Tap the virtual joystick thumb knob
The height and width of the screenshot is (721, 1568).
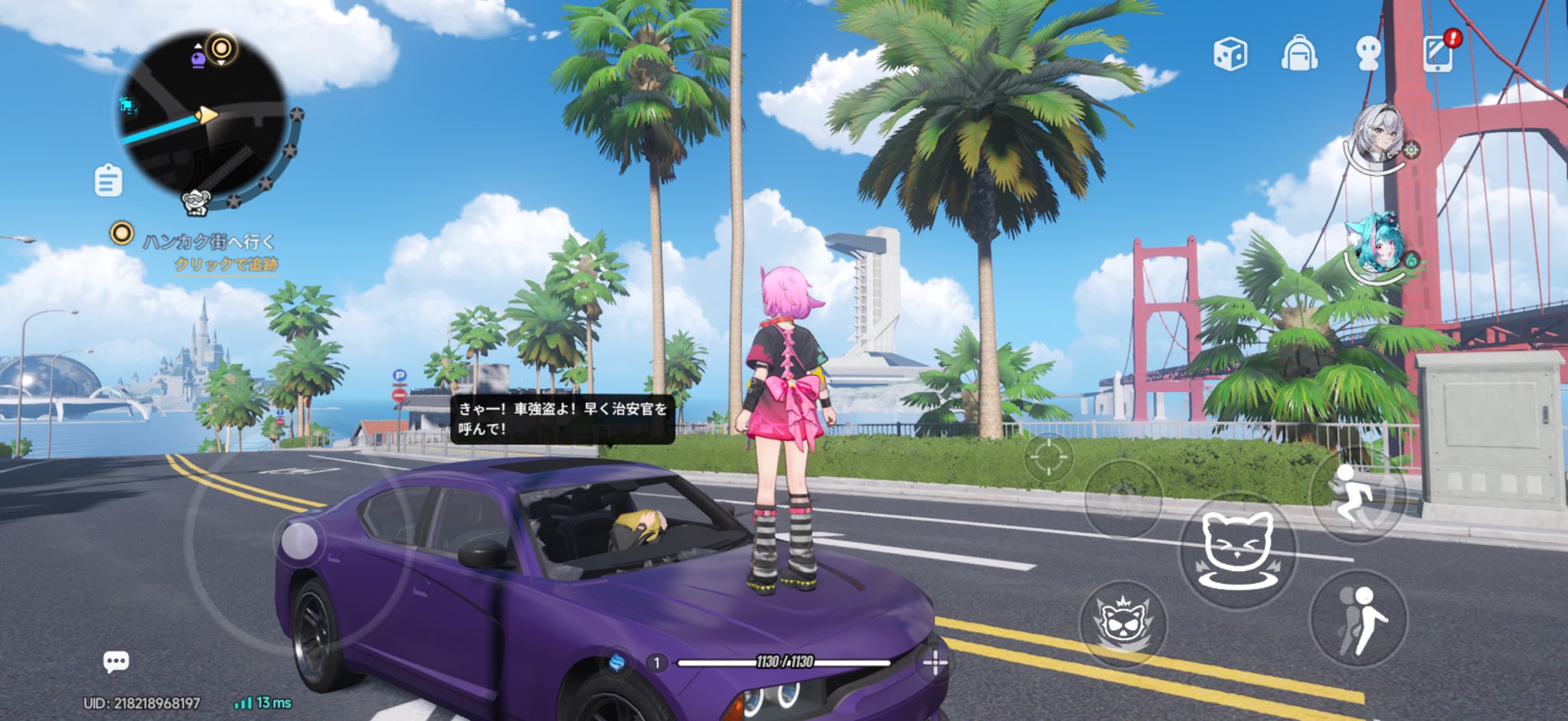[299, 541]
